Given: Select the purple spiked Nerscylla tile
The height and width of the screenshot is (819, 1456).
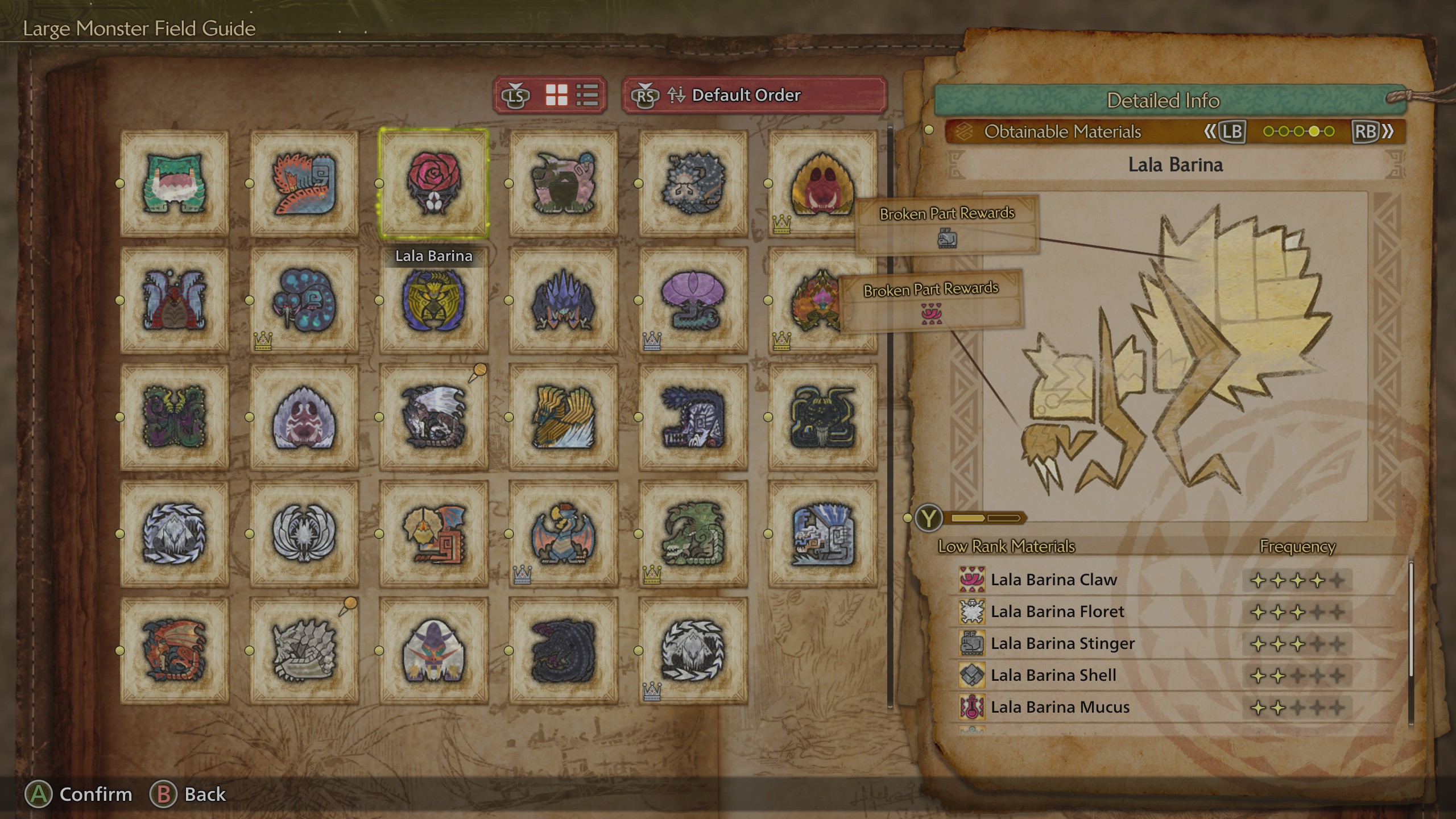Looking at the screenshot, I should pos(564,300).
